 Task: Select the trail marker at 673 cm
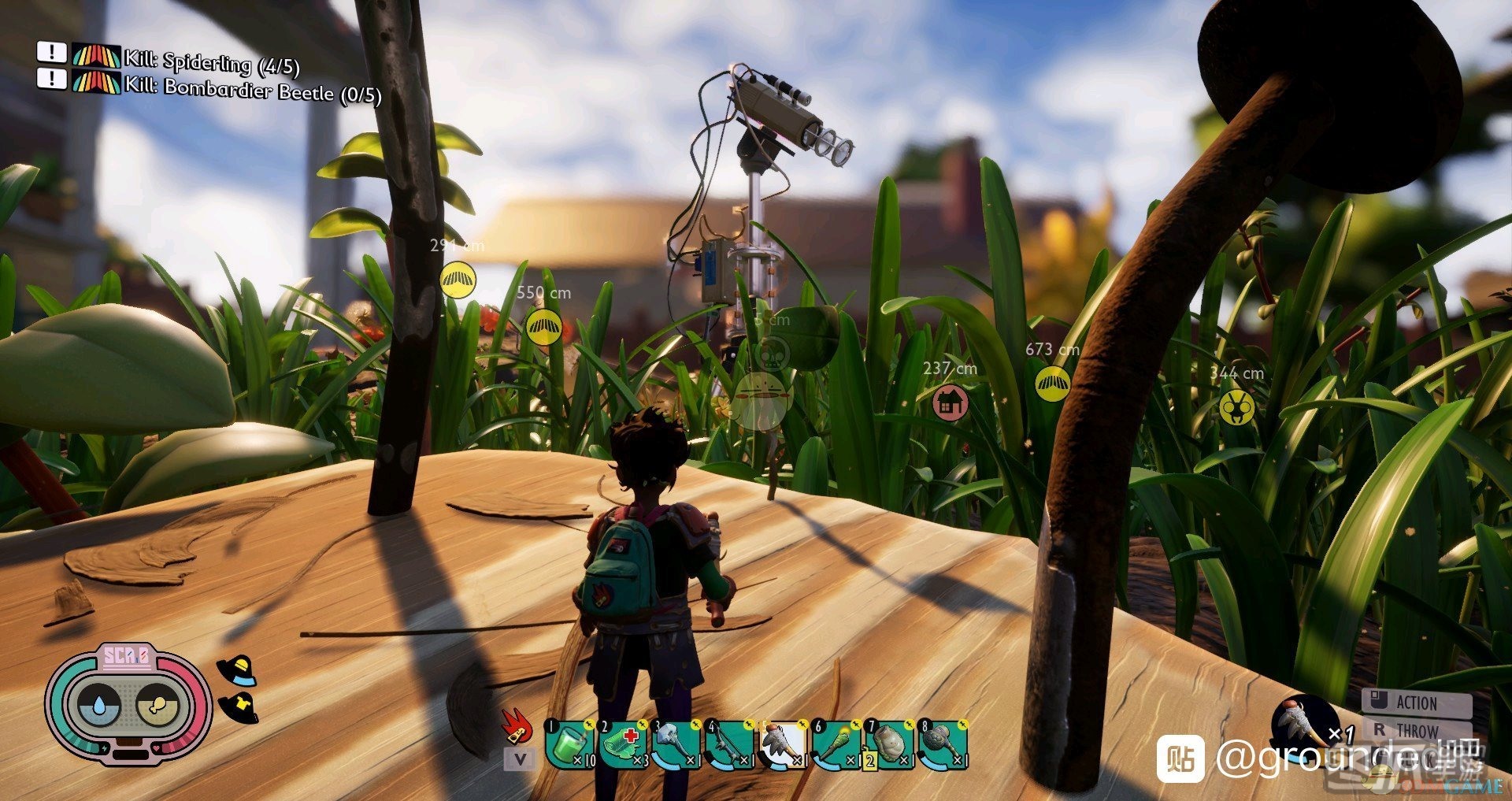(1052, 384)
